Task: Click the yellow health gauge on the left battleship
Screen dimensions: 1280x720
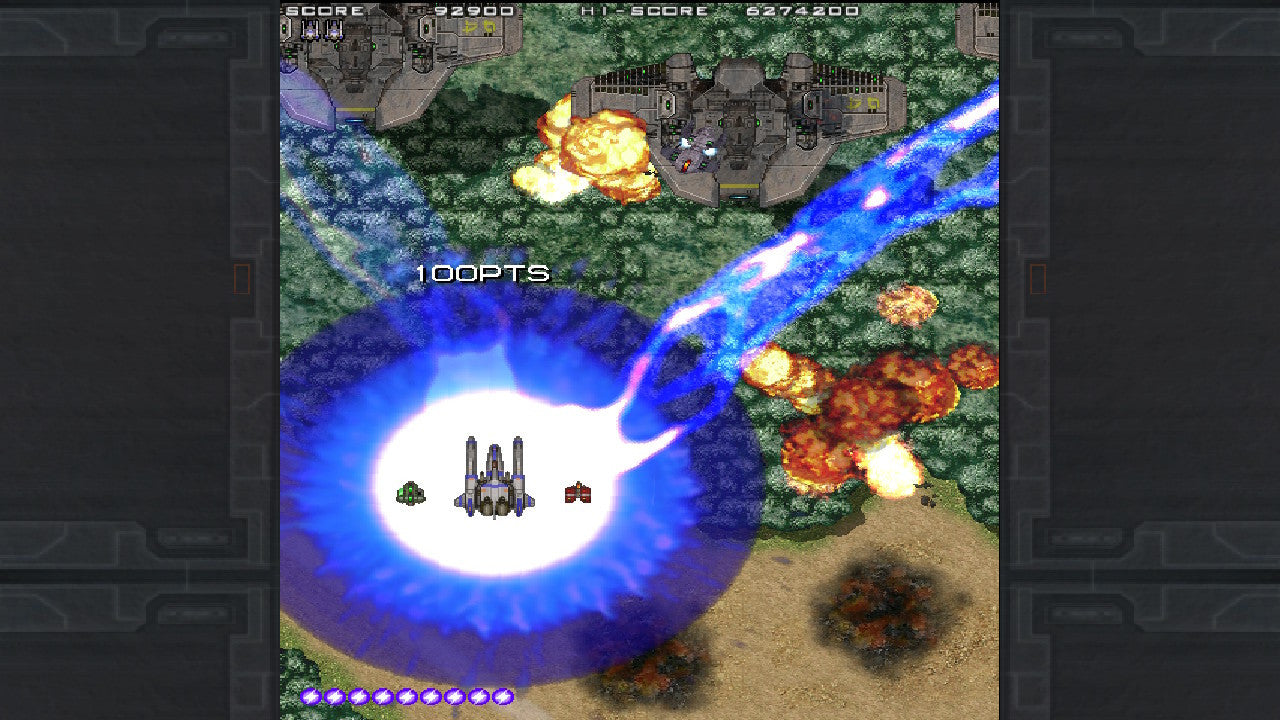Action: pyautogui.click(x=356, y=109)
